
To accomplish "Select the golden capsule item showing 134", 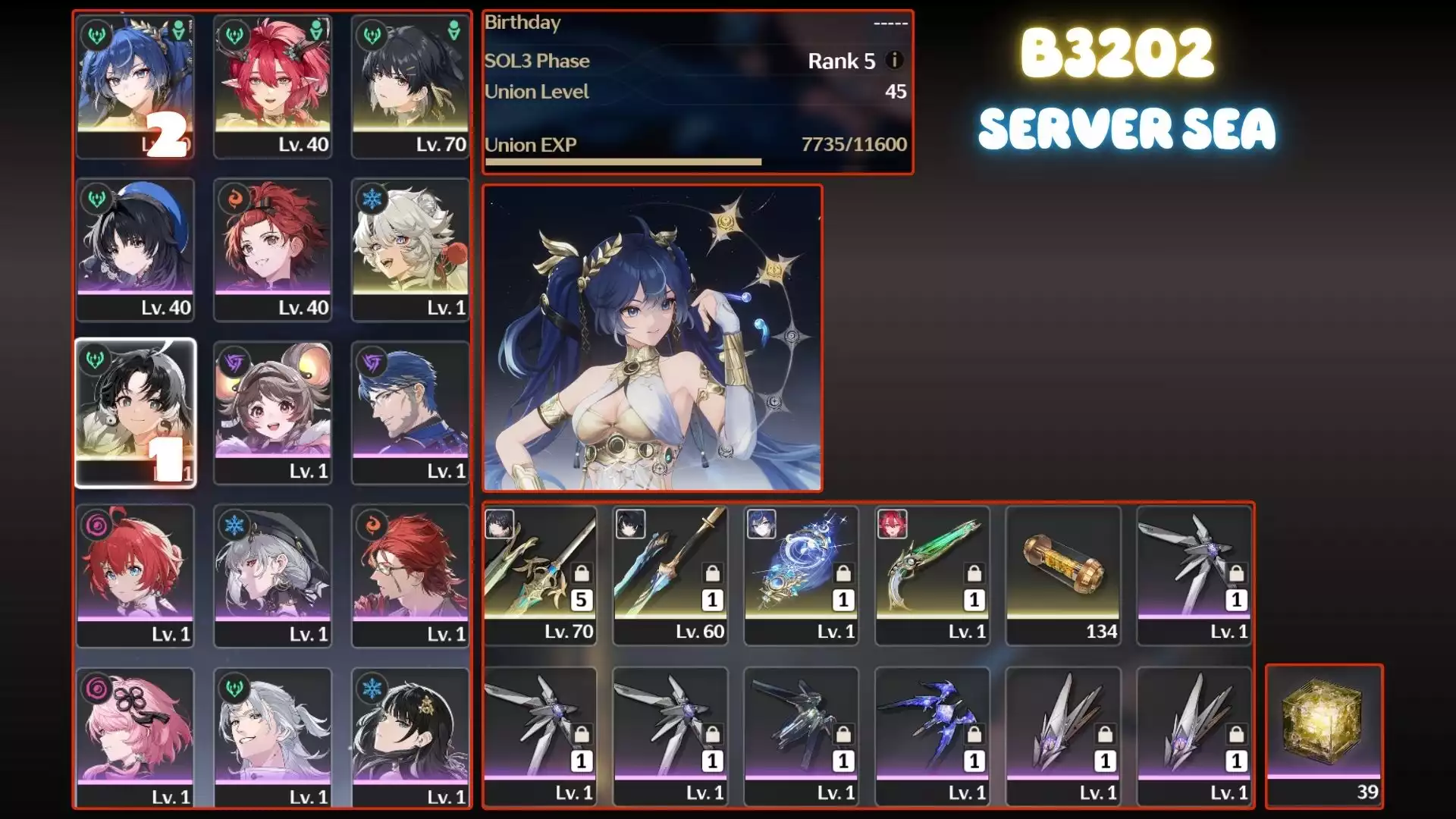I will point(1063,575).
